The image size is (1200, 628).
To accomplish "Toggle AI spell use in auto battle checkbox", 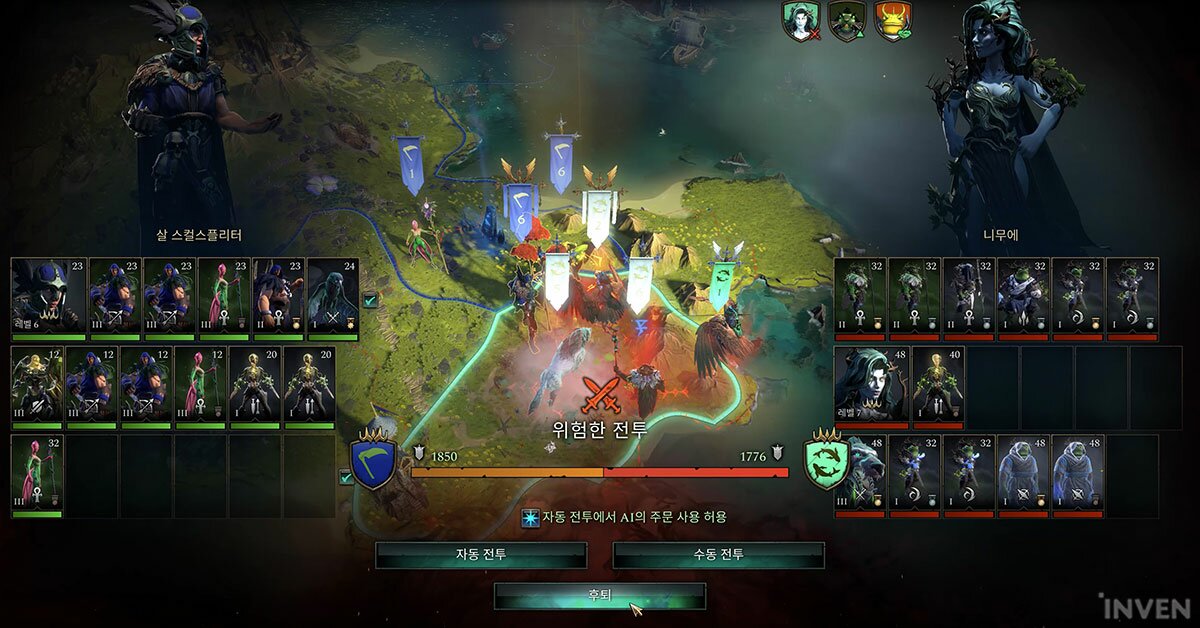I will point(530,518).
